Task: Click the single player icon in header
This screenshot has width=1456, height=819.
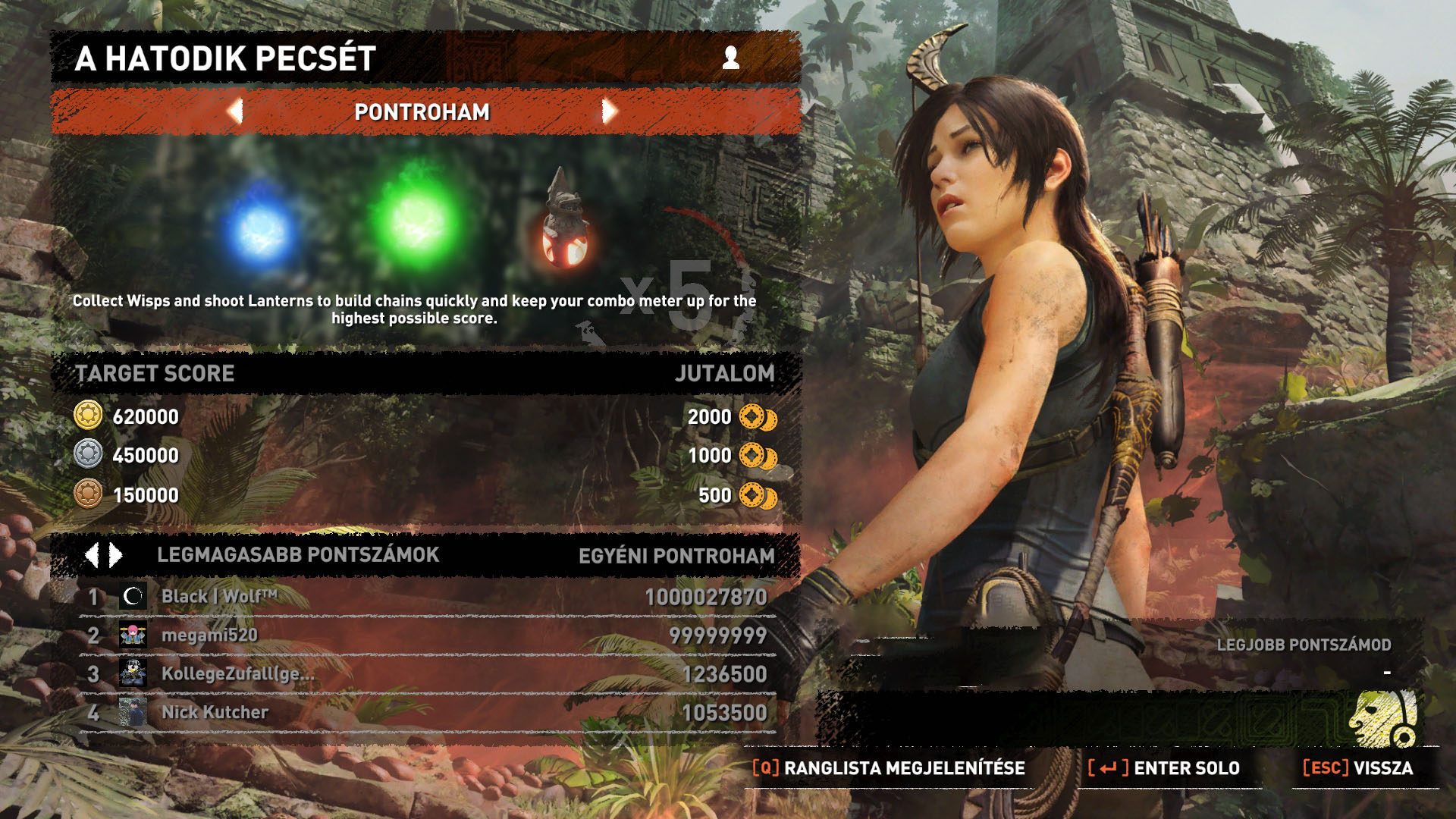Action: pyautogui.click(x=731, y=58)
